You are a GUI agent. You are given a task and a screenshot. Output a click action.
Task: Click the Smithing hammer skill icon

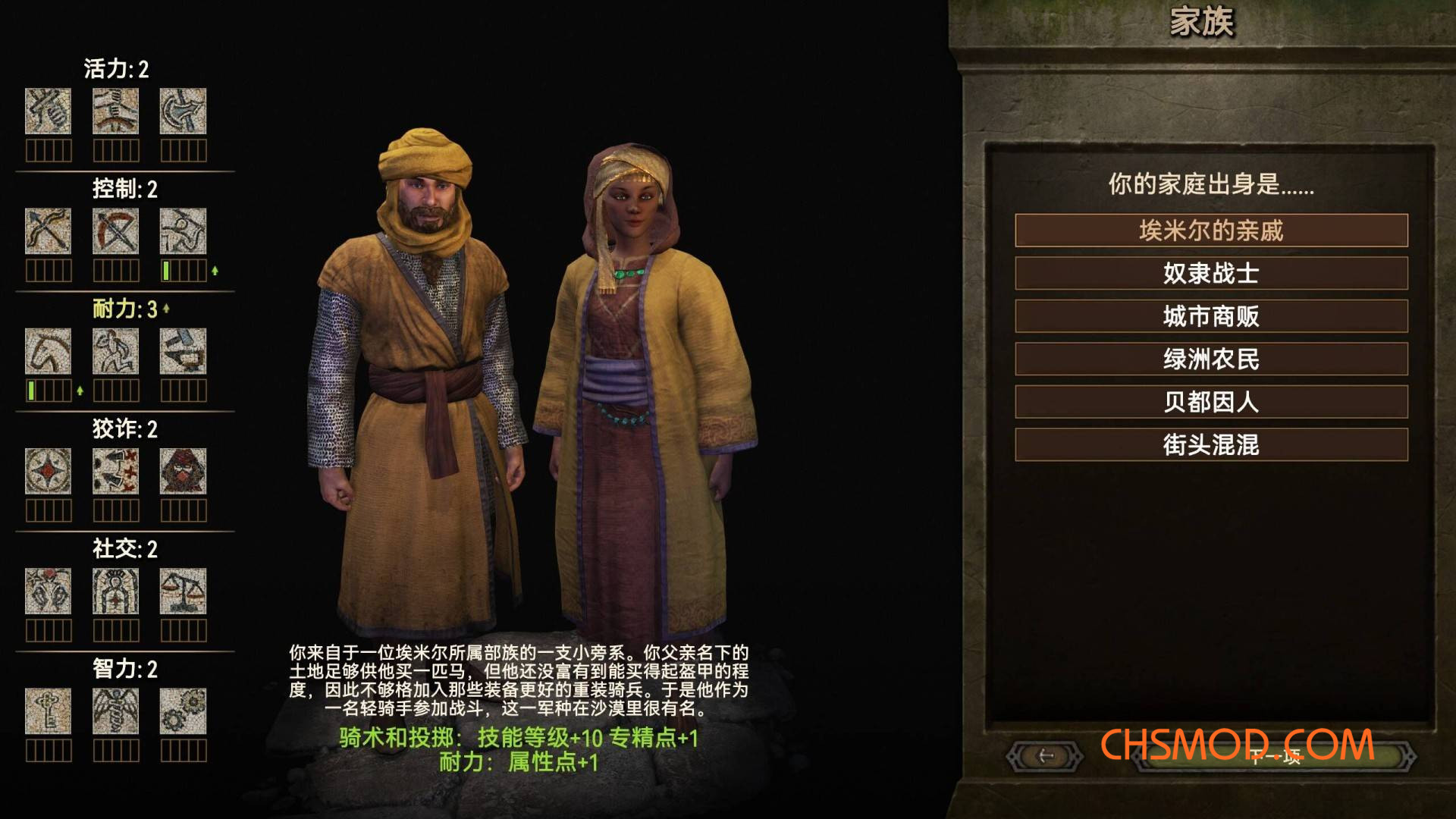click(x=182, y=351)
